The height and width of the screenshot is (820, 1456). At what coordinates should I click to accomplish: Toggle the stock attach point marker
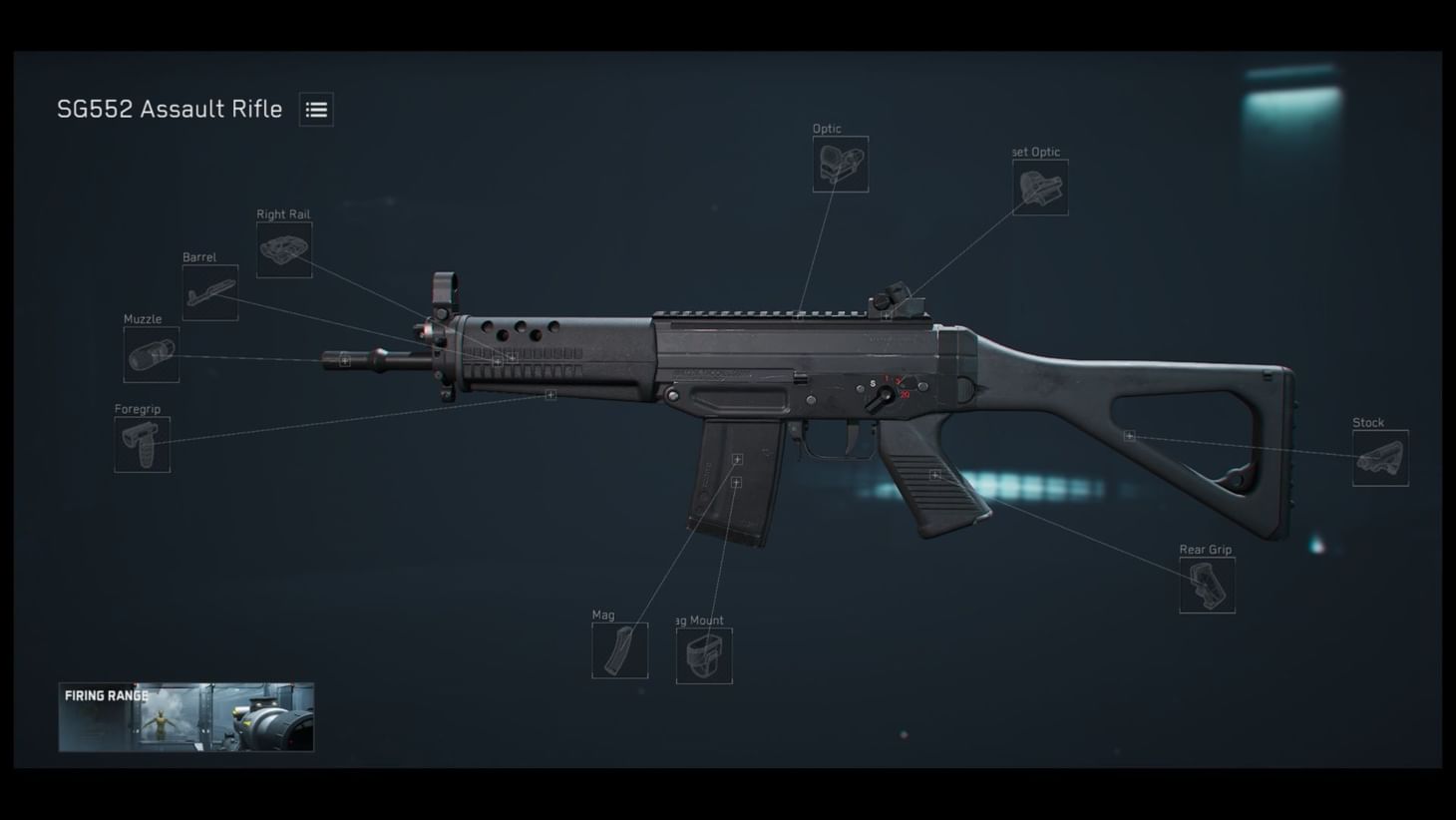[x=1129, y=435]
